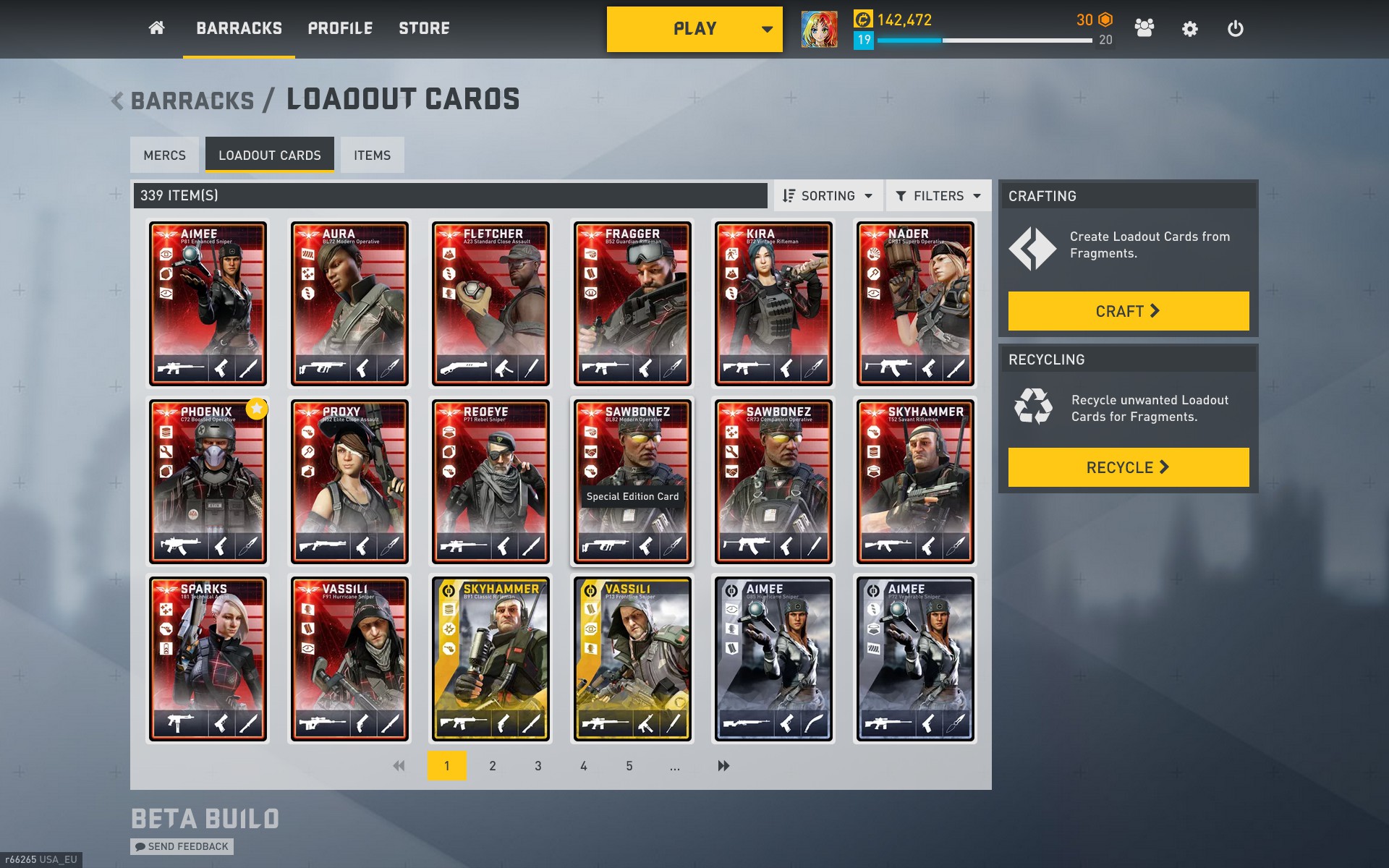The width and height of the screenshot is (1389, 868).
Task: Click the power quit icon
Action: pos(1235,29)
